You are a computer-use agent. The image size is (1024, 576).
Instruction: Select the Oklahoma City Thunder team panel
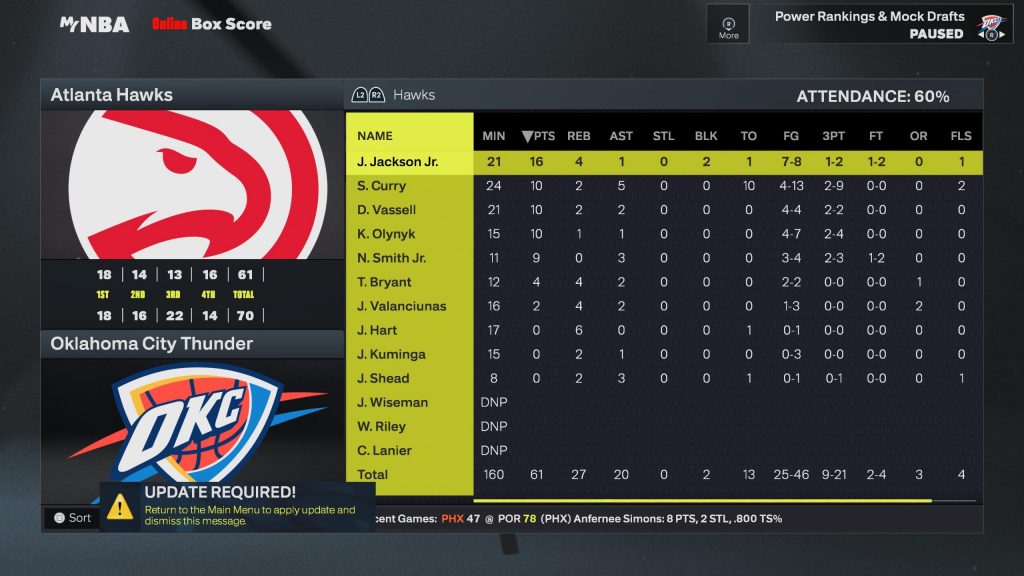pyautogui.click(x=152, y=344)
